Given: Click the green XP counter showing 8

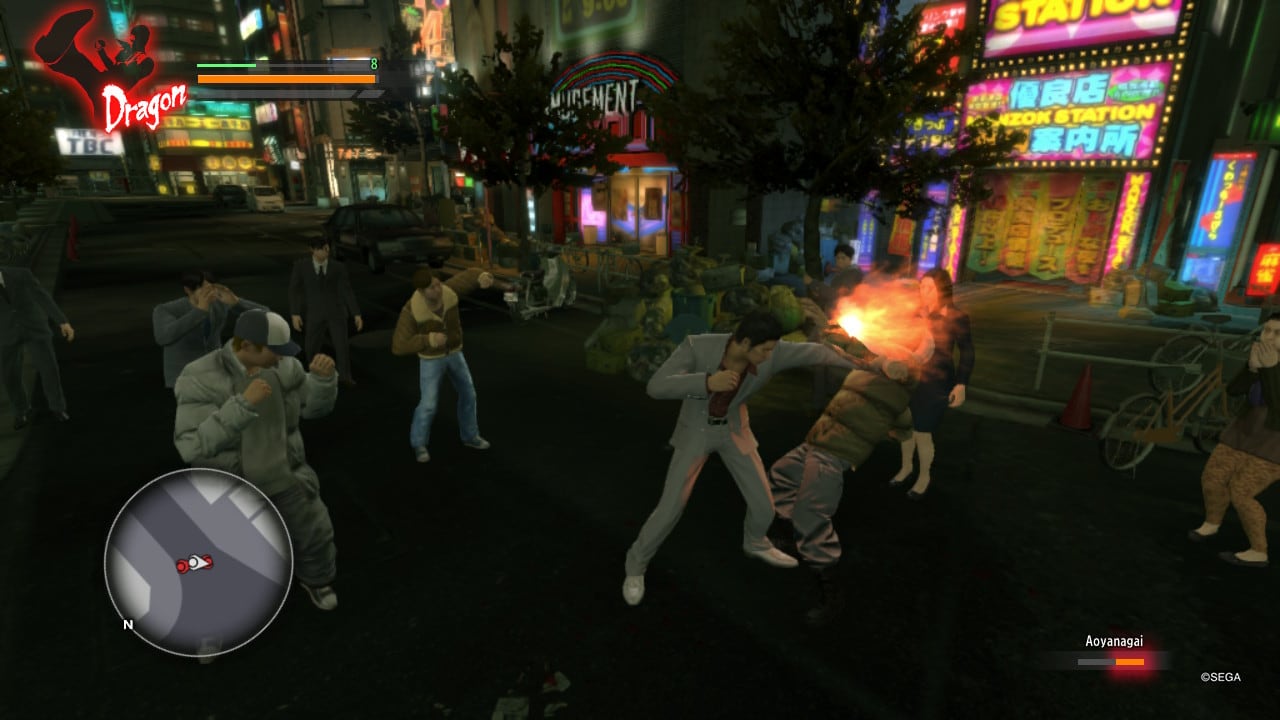Looking at the screenshot, I should tap(372, 62).
